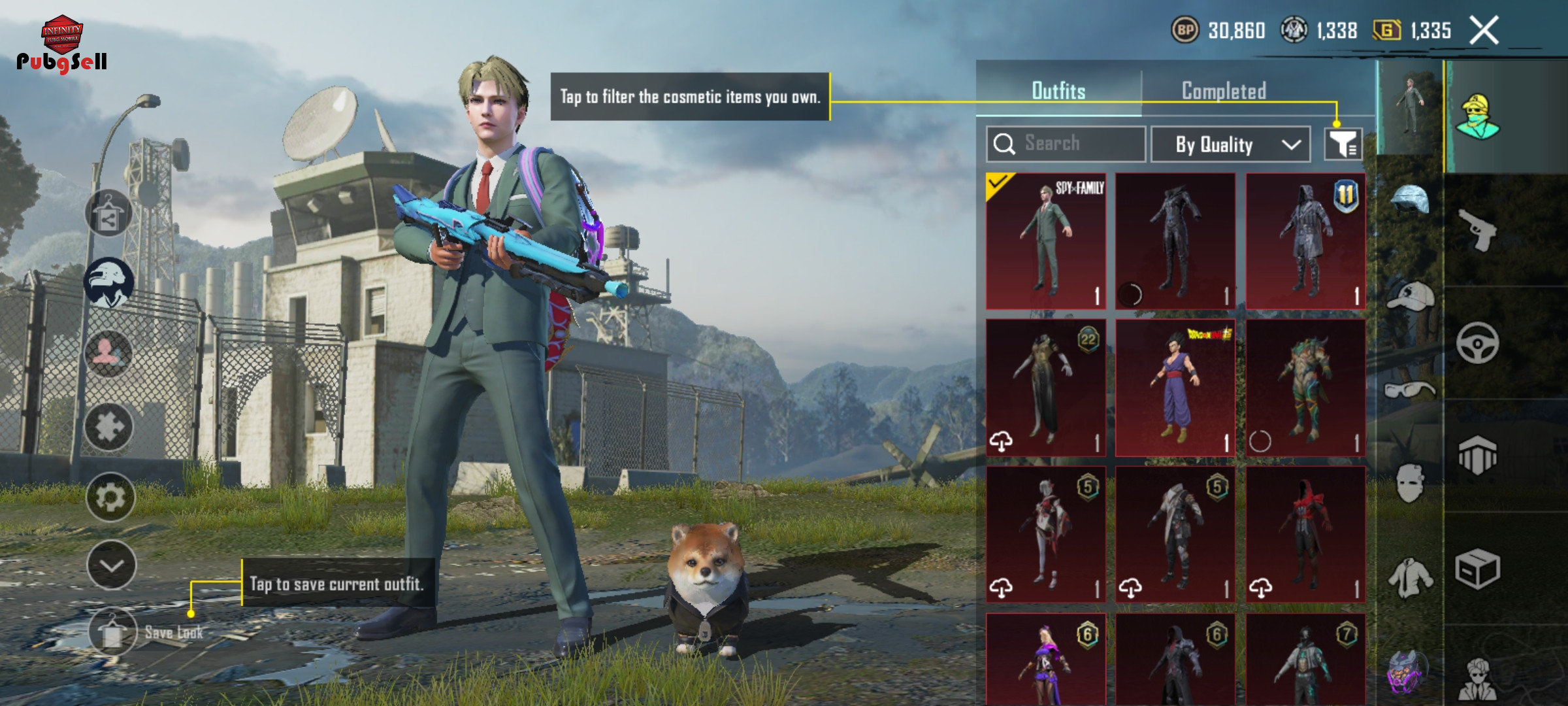Choose the Dragon Ball purple gi outfit
This screenshot has height=706, width=1568.
1175,388
